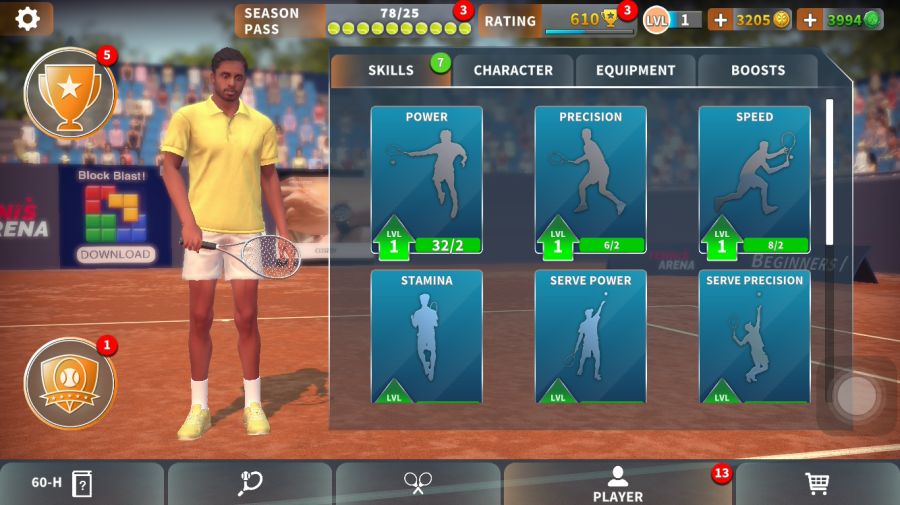900x505 pixels.
Task: Open the trophy achievements badge
Action: 69,93
